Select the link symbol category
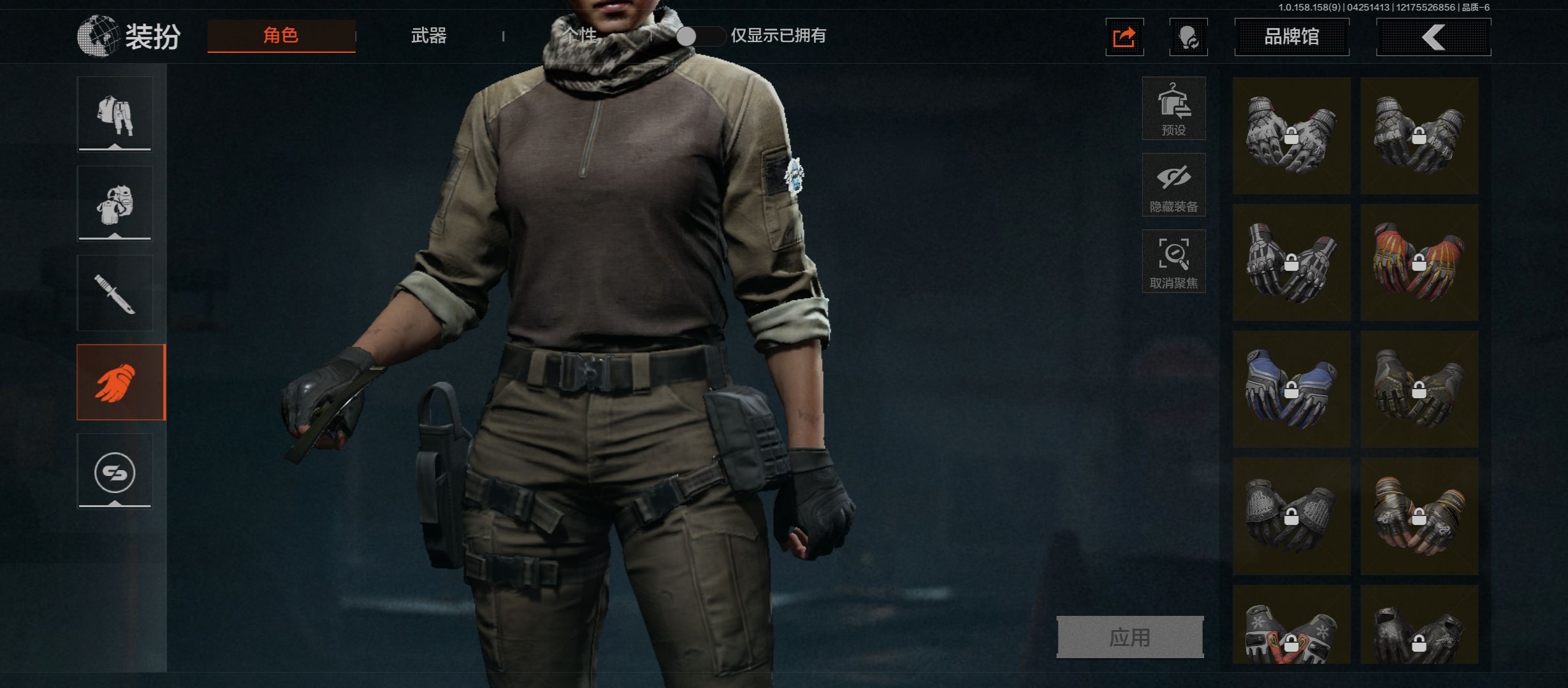The width and height of the screenshot is (1568, 688). tap(115, 472)
